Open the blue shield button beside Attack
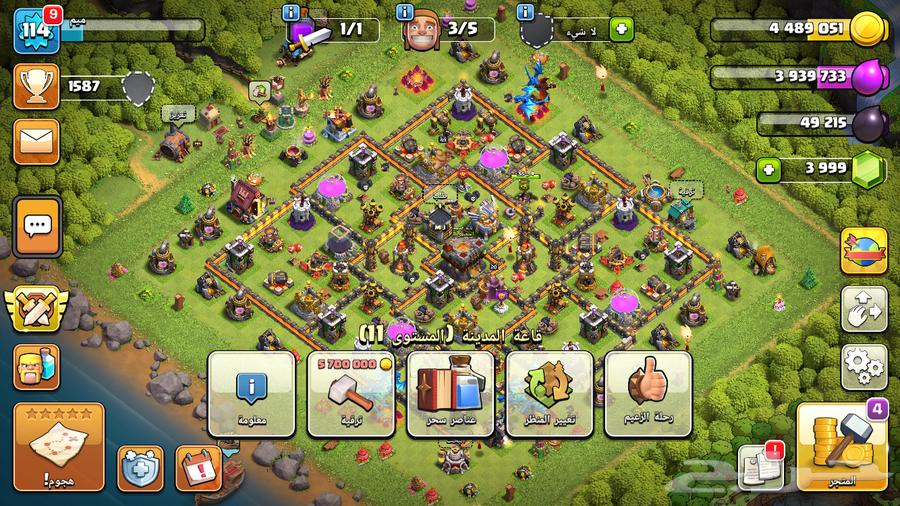The height and width of the screenshot is (506, 900). coord(140,468)
